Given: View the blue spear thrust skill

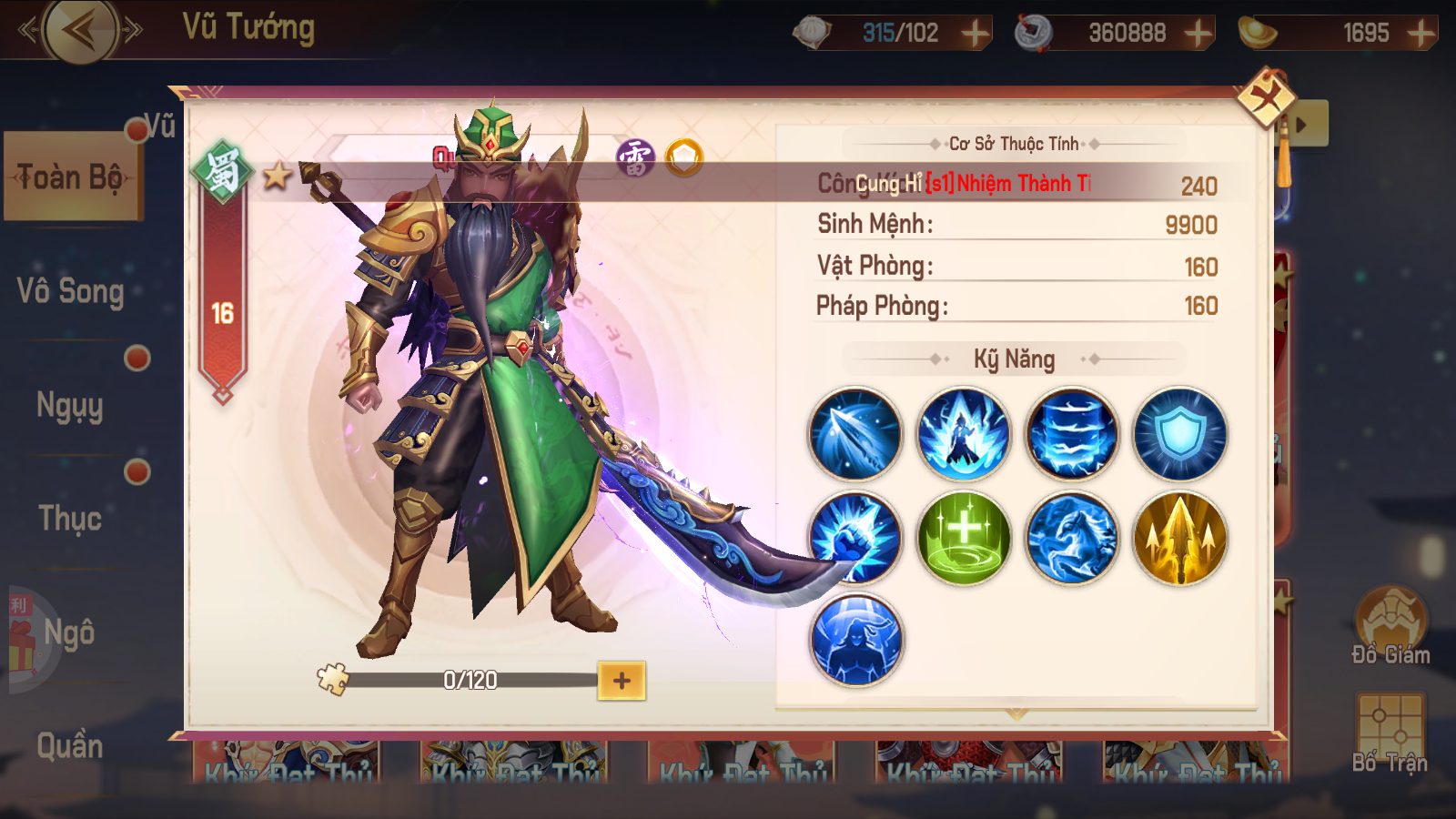Looking at the screenshot, I should point(854,435).
